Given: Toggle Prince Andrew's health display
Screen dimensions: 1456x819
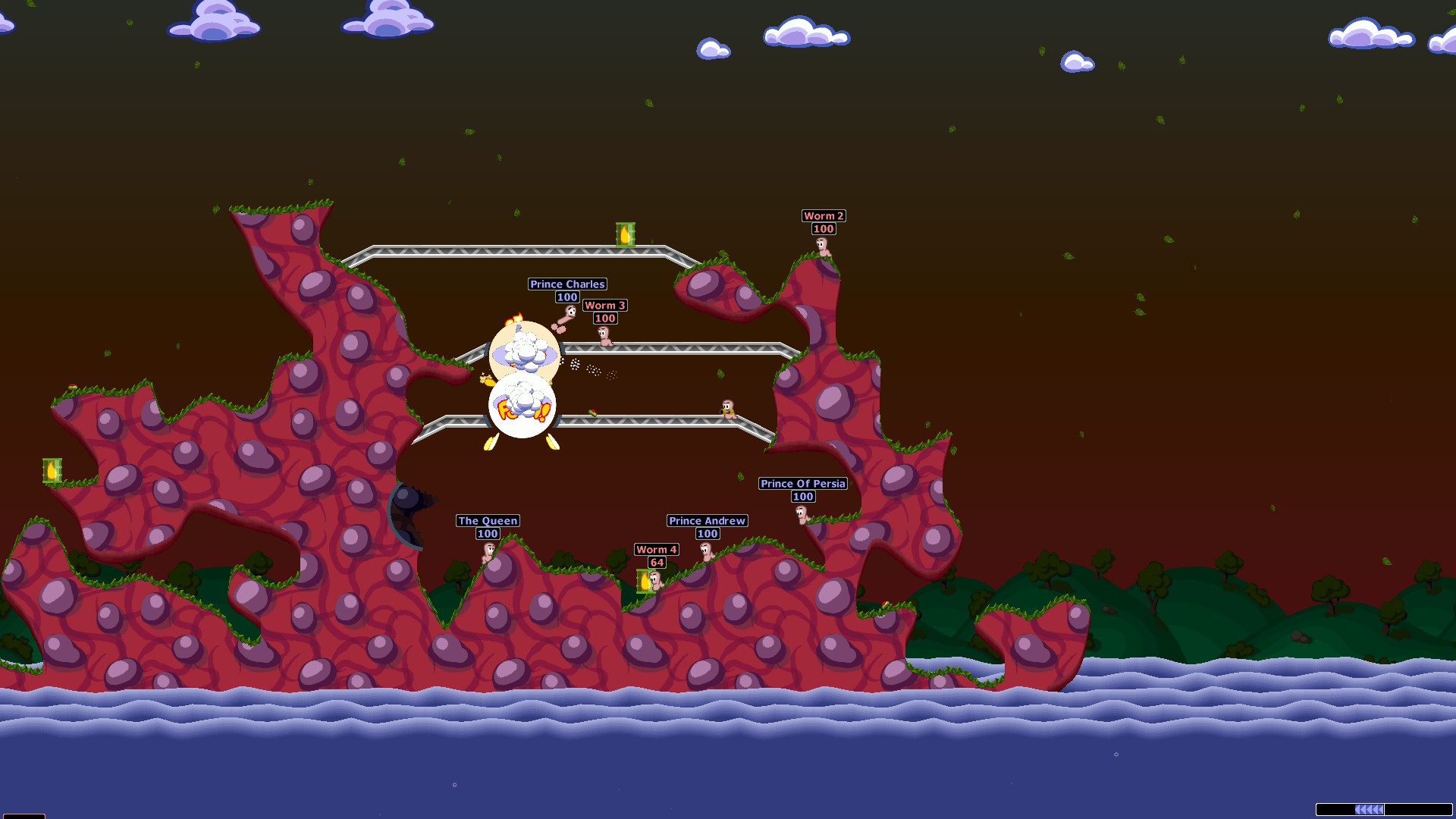Looking at the screenshot, I should 706,534.
